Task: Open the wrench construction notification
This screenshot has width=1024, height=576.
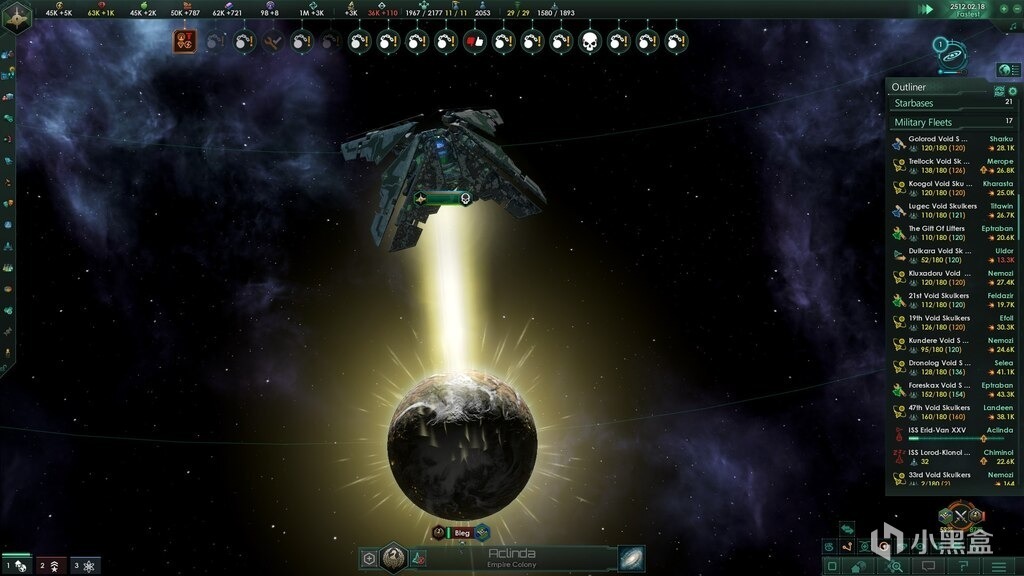Action: click(x=272, y=42)
